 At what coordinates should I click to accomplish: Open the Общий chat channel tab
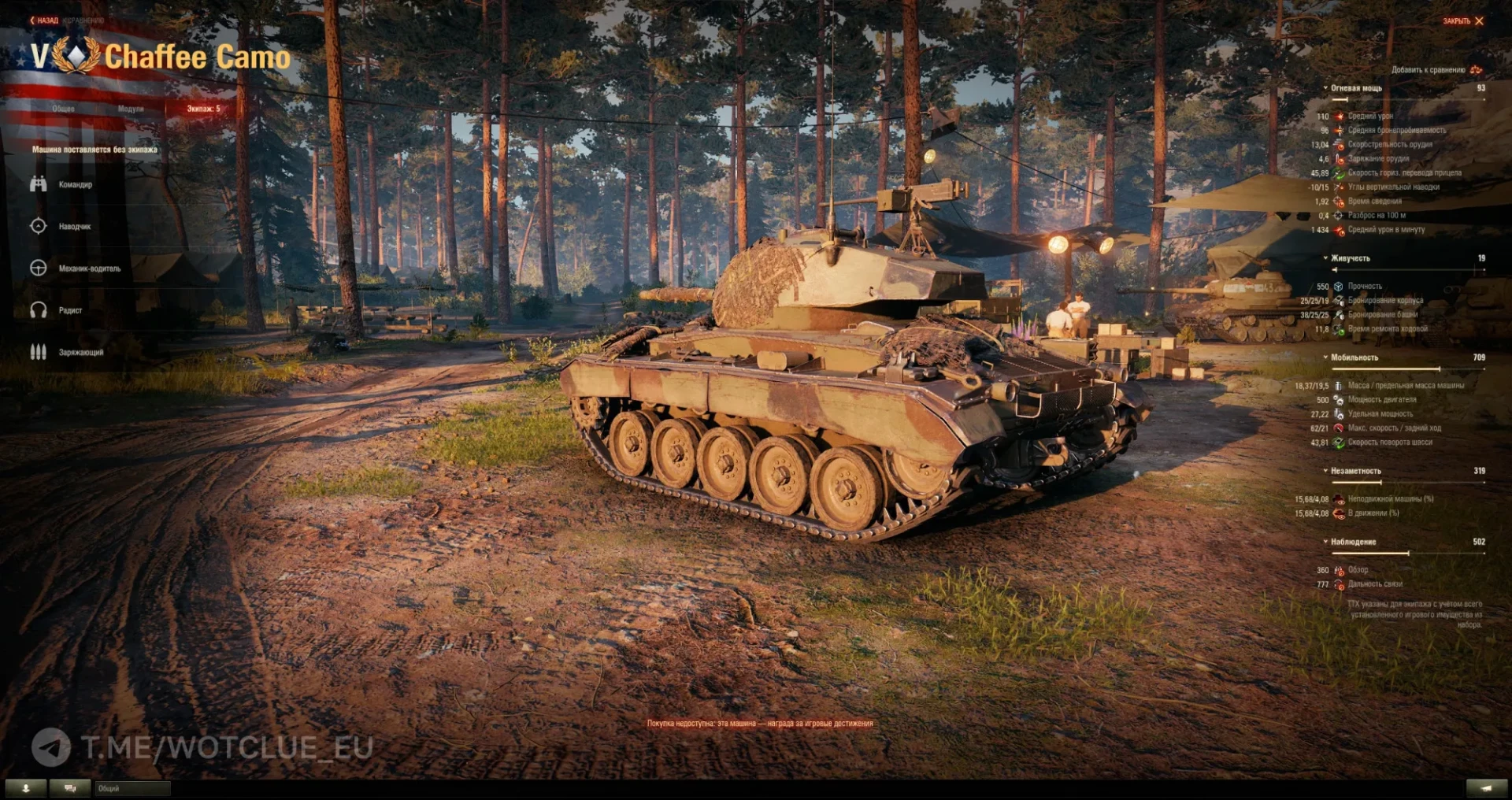(x=132, y=788)
